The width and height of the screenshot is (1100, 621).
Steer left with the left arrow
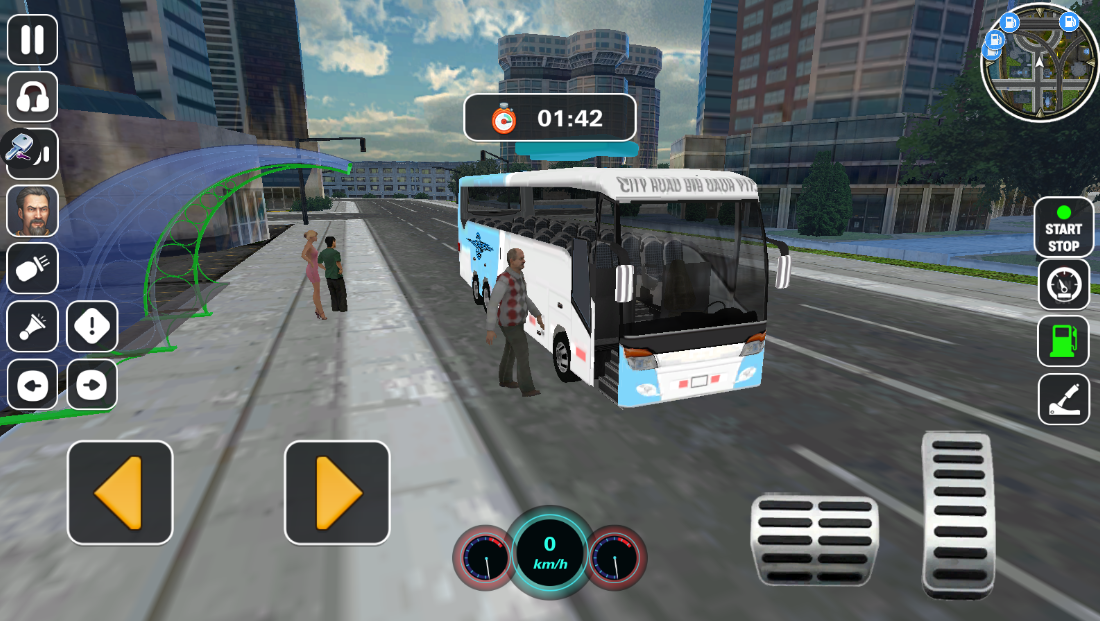[x=120, y=493]
